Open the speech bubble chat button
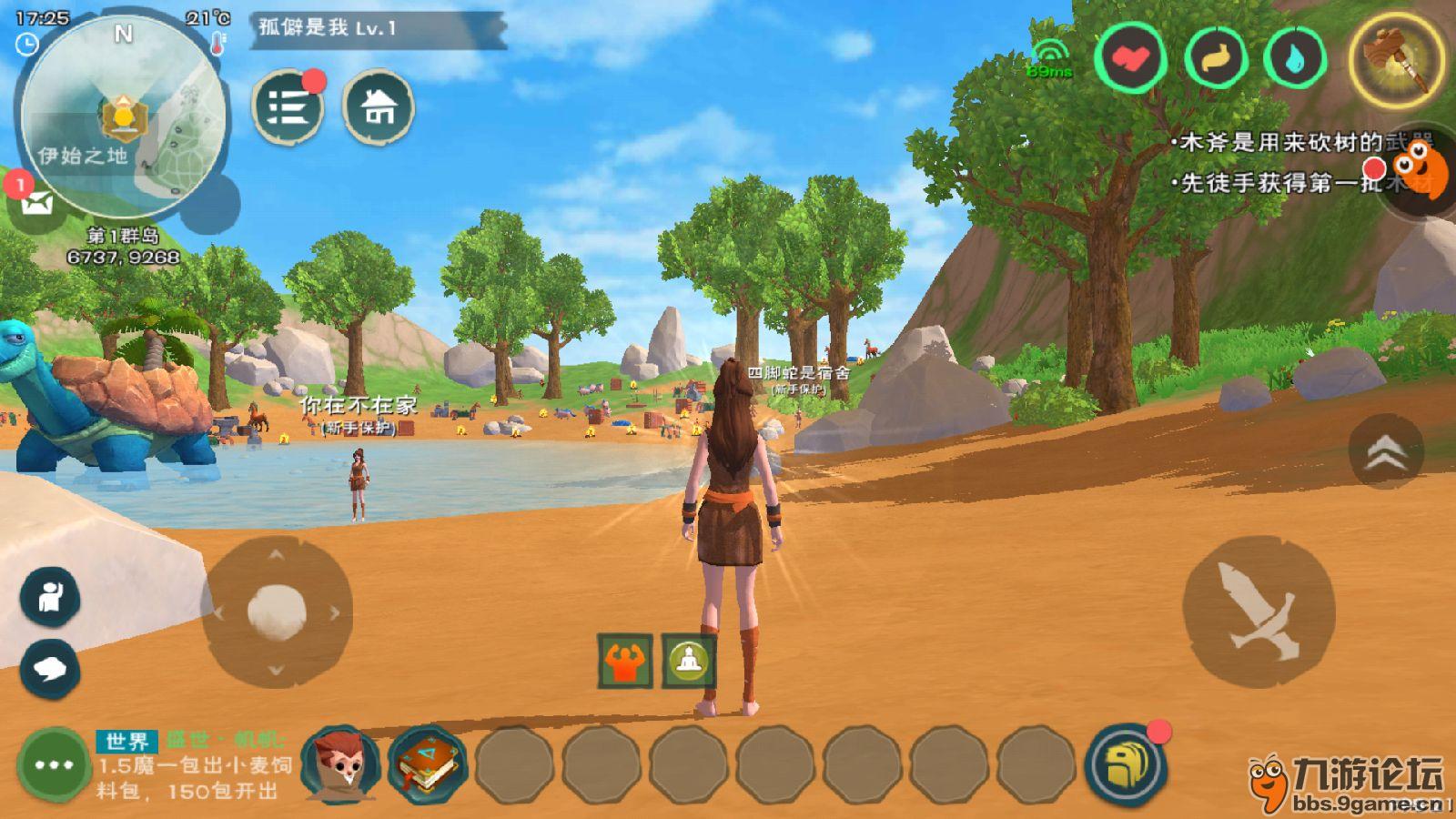This screenshot has height=819, width=1456. [x=50, y=670]
